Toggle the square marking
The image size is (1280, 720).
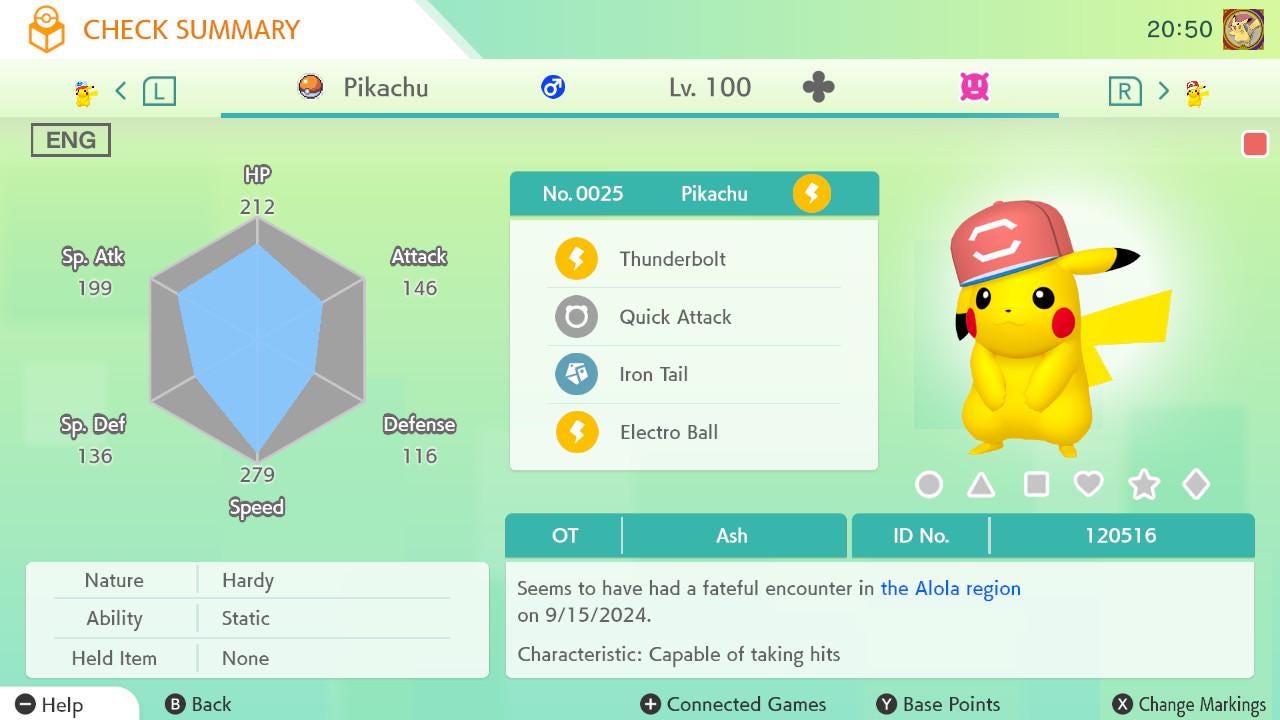coord(1036,485)
